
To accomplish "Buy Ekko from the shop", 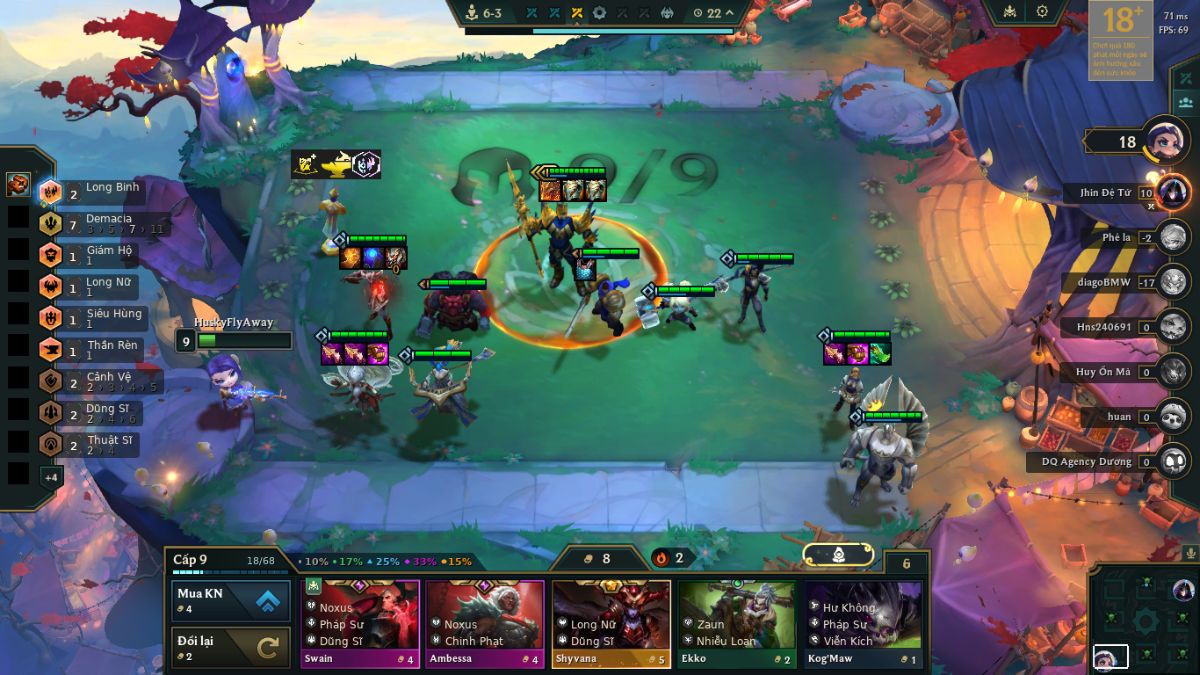I will tap(737, 624).
